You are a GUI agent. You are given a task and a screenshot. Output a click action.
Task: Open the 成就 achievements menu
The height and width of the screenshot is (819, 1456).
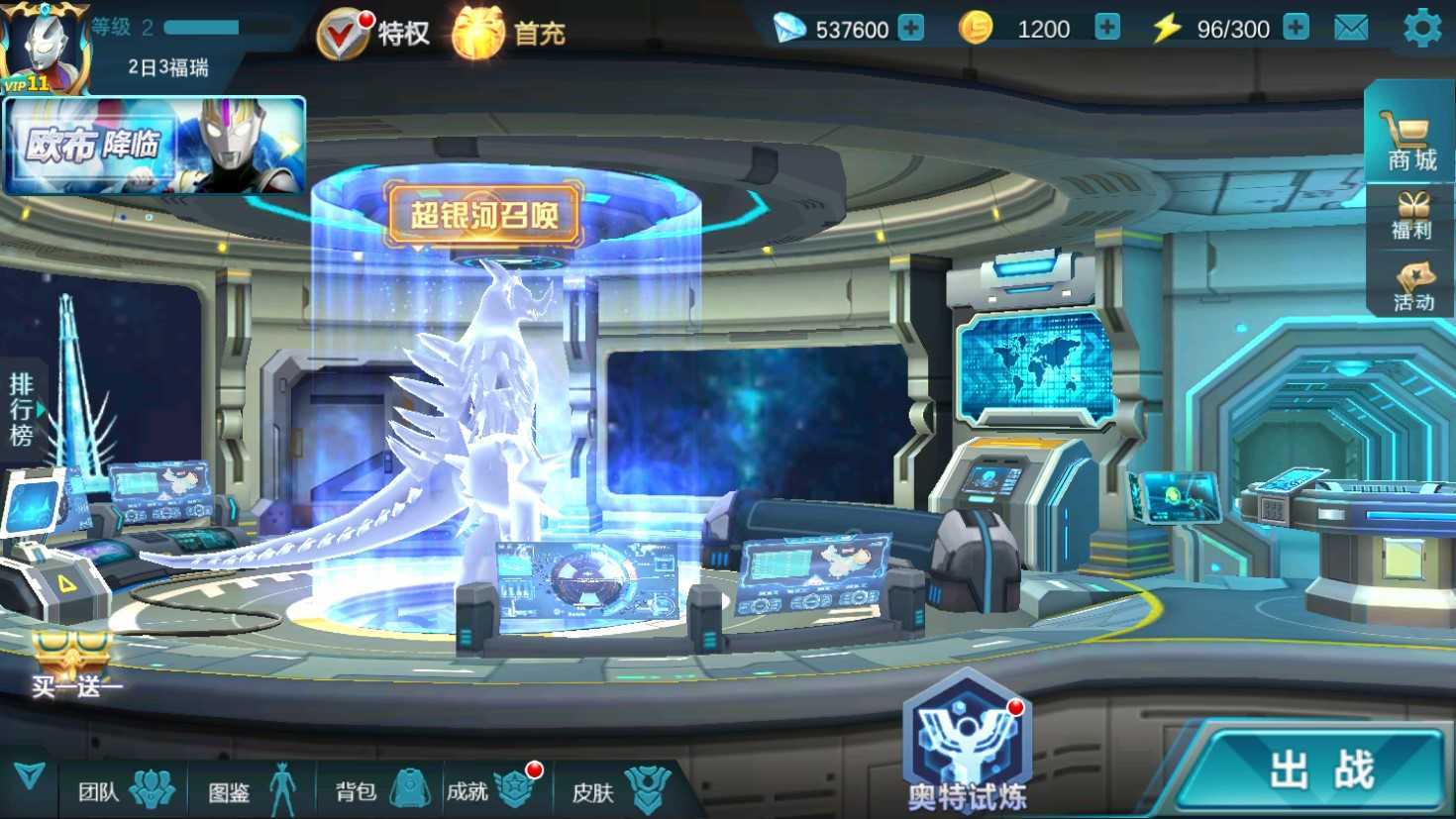point(492,790)
